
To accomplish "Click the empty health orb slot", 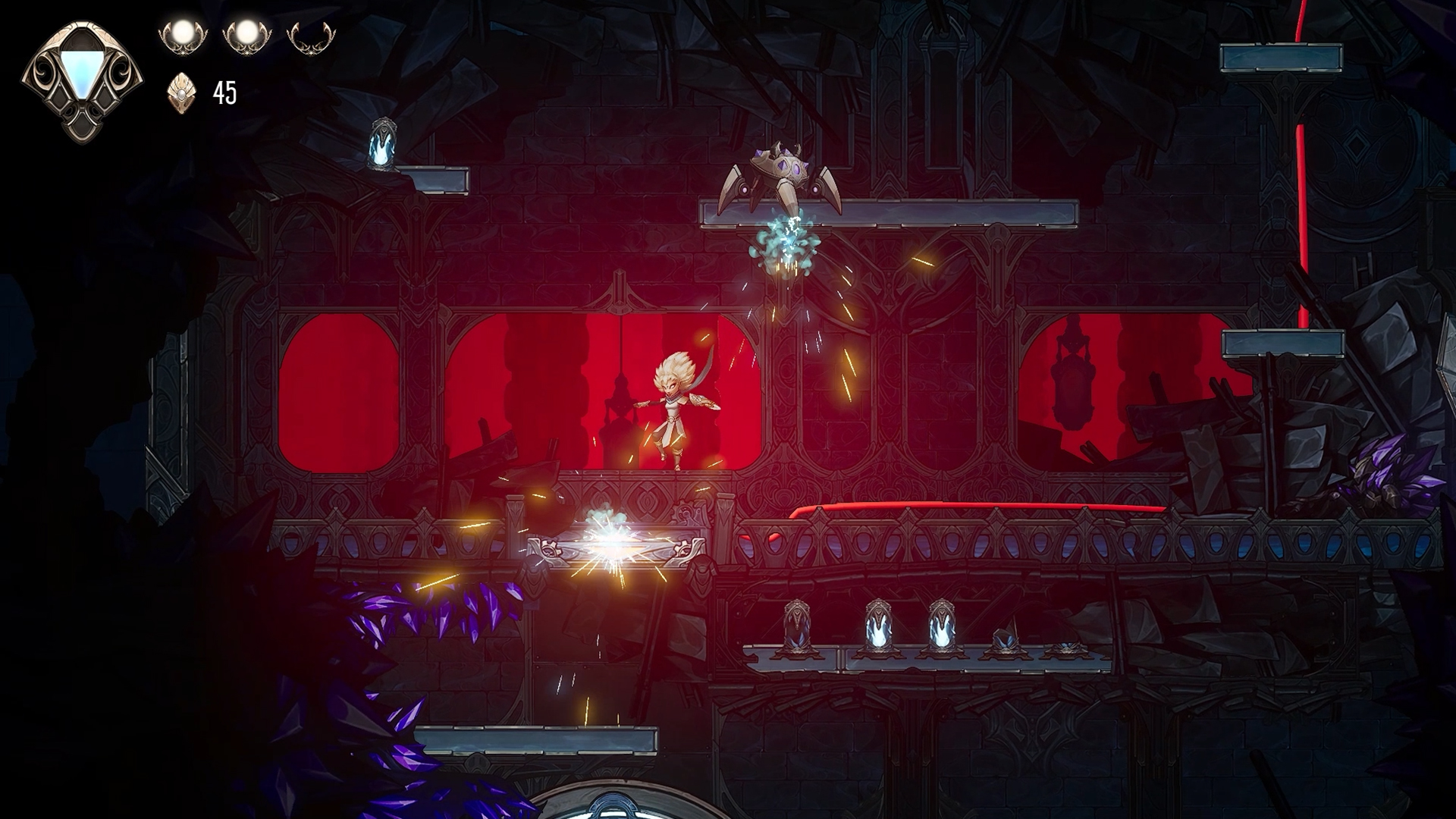I will pyautogui.click(x=311, y=36).
